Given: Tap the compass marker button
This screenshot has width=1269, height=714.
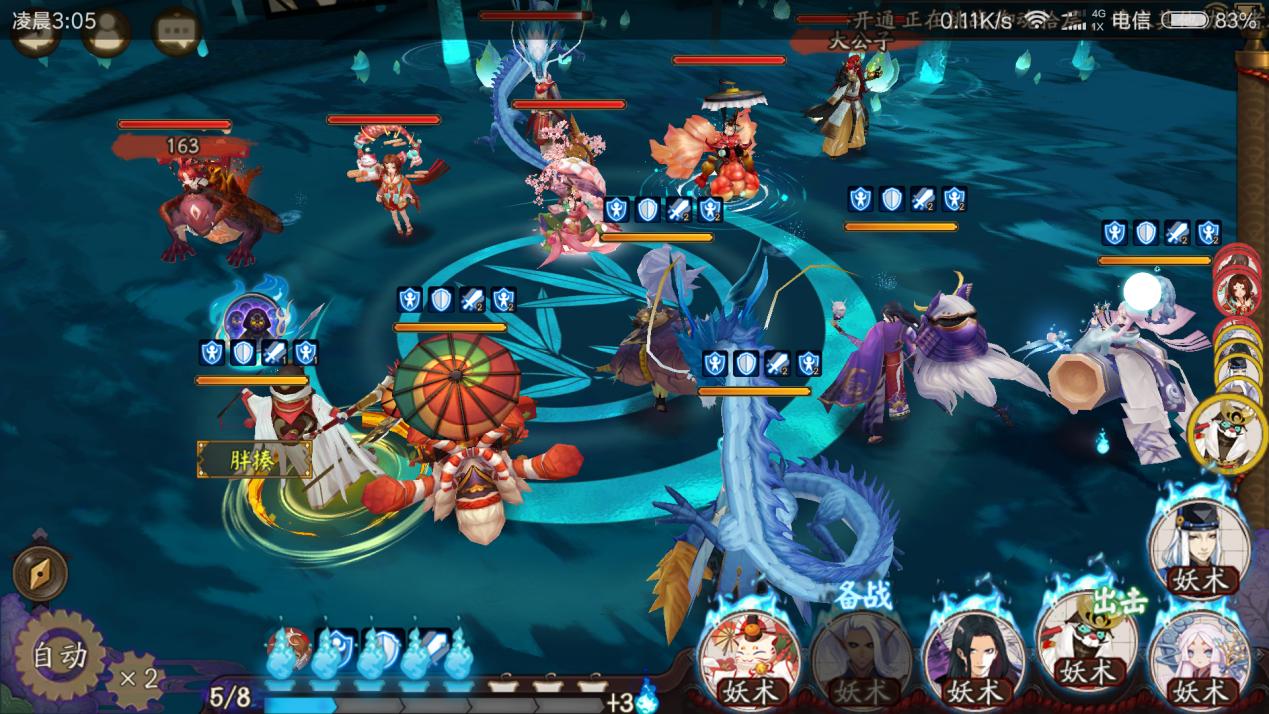Looking at the screenshot, I should tap(41, 573).
